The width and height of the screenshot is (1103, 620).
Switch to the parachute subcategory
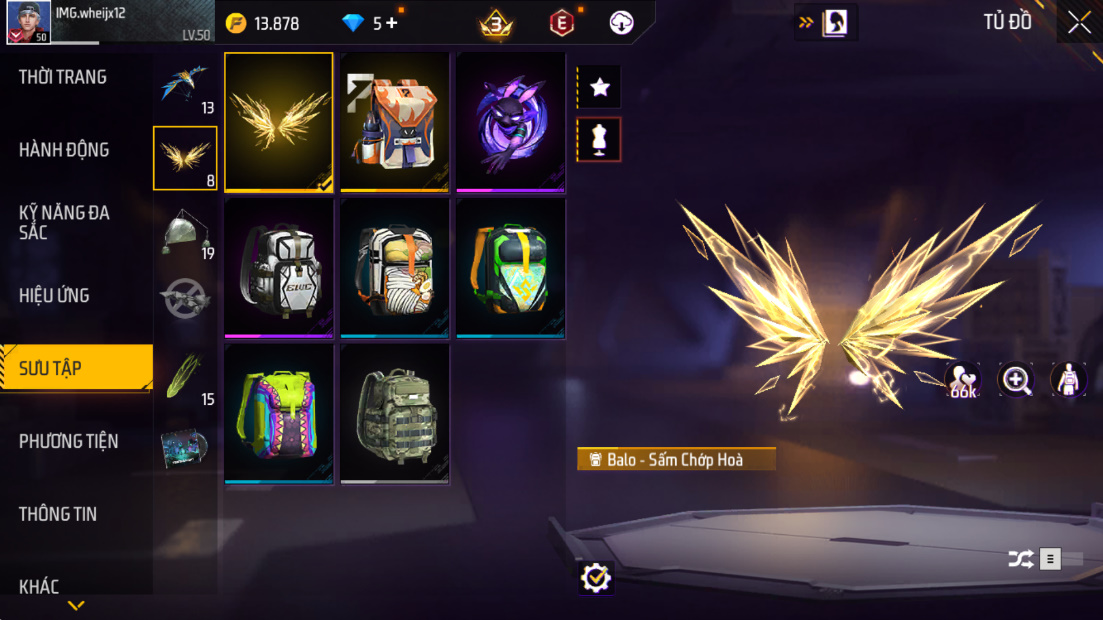click(184, 233)
